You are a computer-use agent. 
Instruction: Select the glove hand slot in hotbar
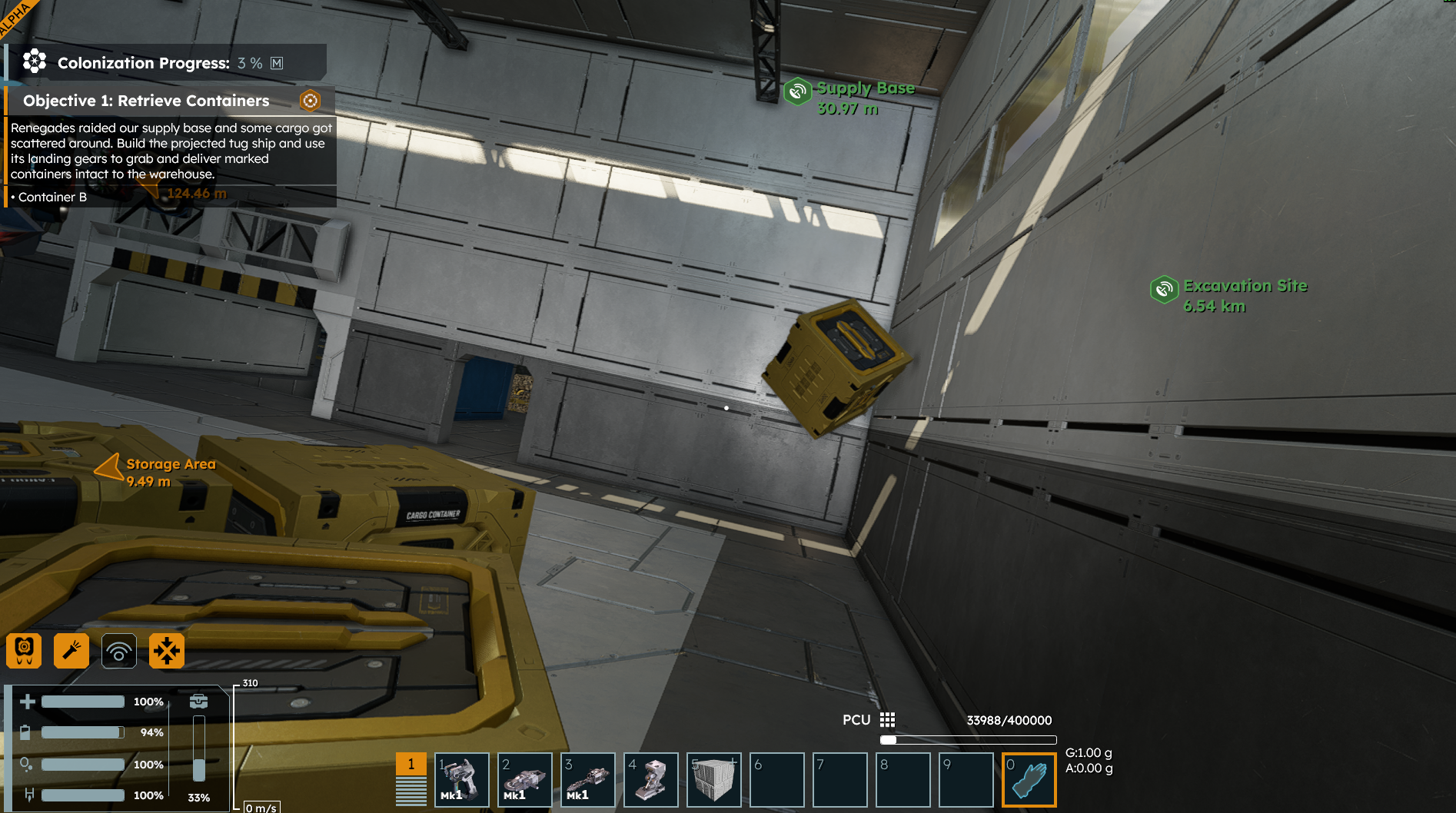pyautogui.click(x=1029, y=779)
